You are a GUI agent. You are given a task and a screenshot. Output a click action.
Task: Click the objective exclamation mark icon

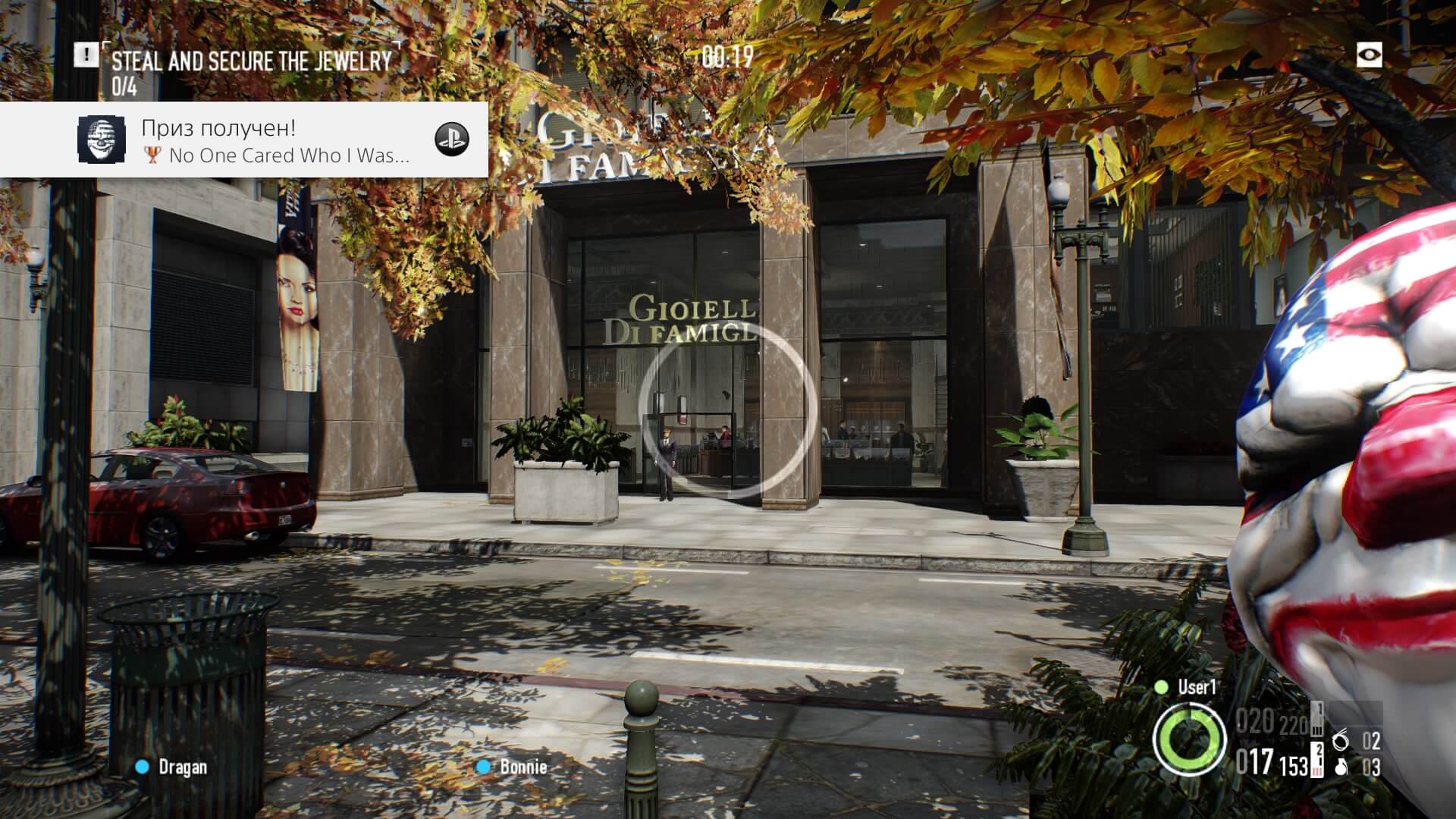(x=86, y=55)
